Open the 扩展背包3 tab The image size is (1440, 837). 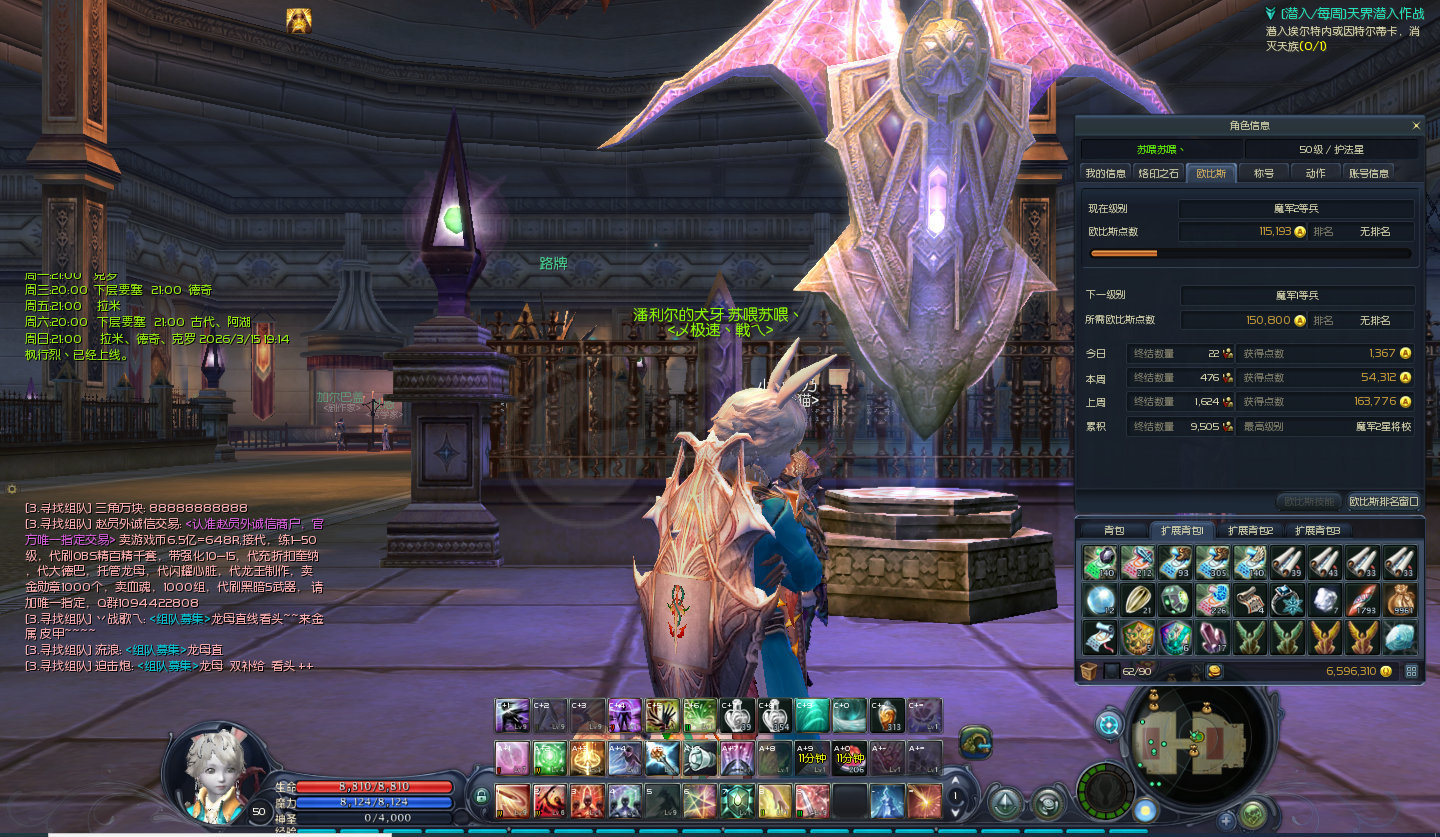pos(1317,530)
